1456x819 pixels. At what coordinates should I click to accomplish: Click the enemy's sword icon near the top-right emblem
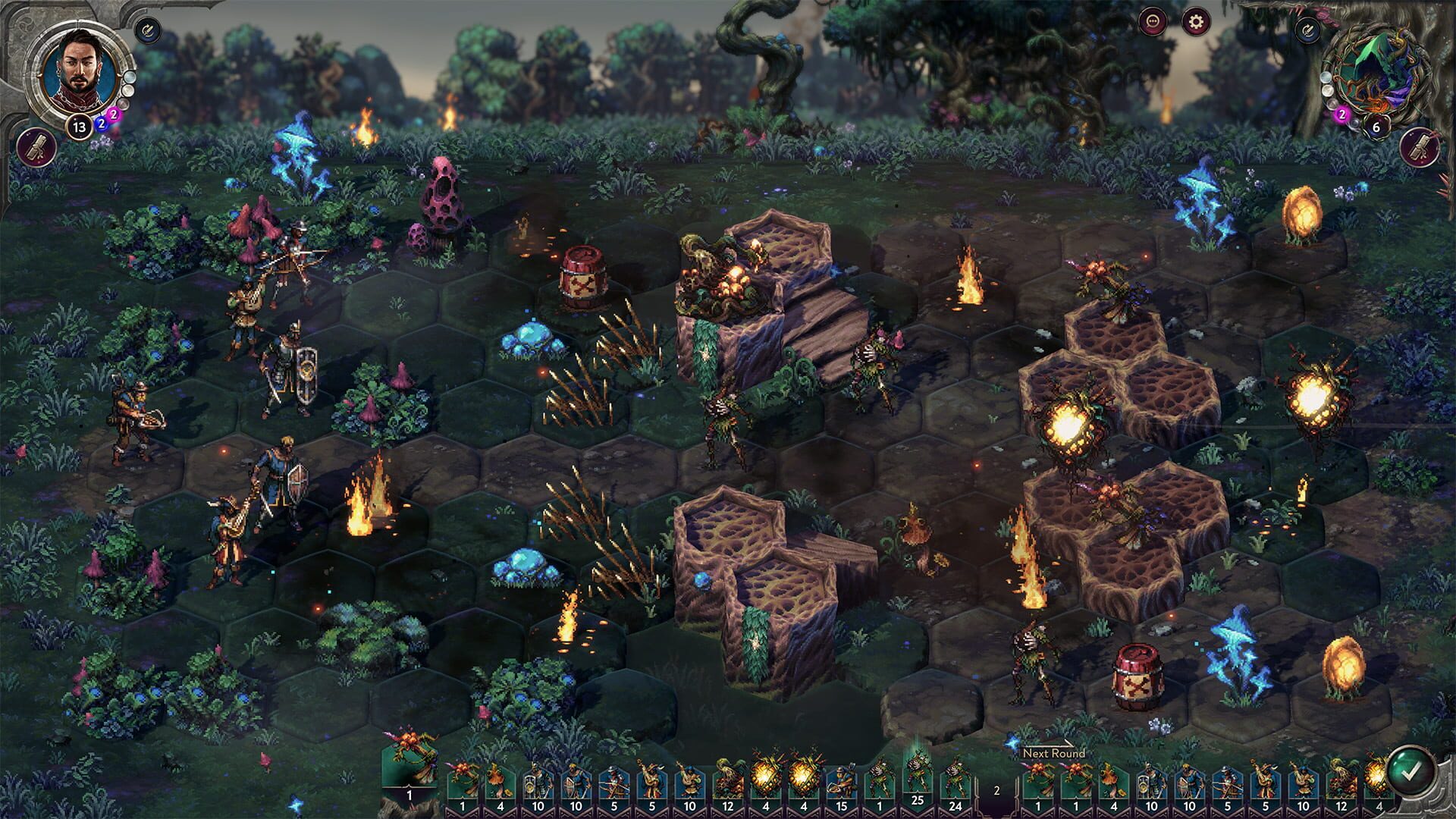1307,30
